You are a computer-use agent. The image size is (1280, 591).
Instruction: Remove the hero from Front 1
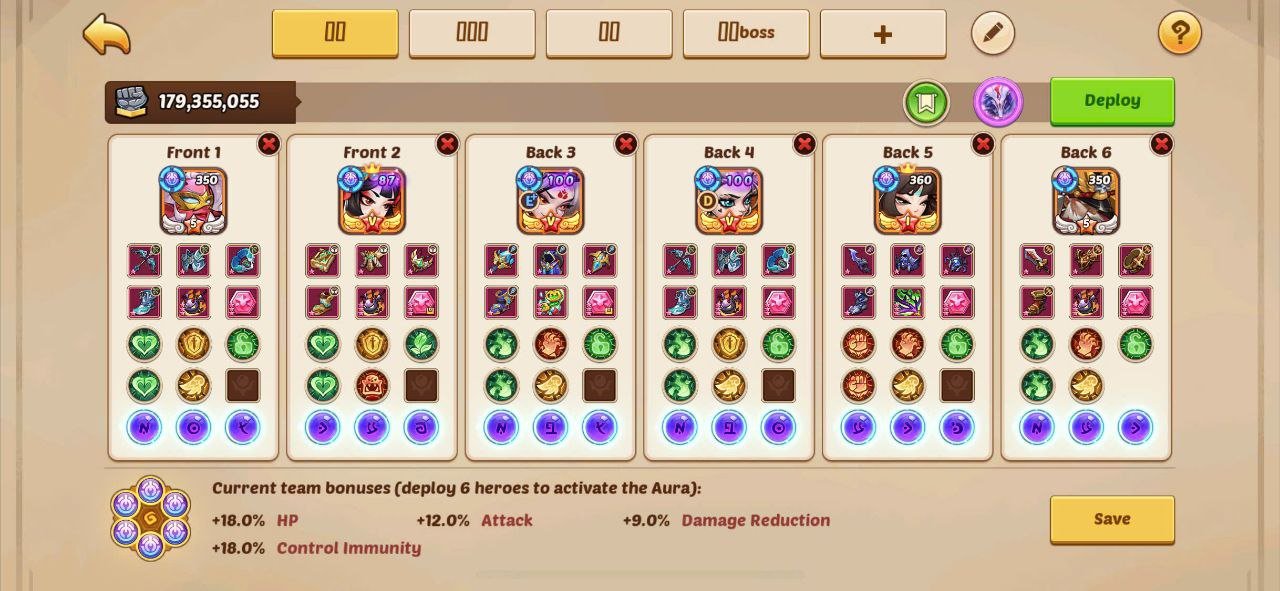click(x=269, y=144)
